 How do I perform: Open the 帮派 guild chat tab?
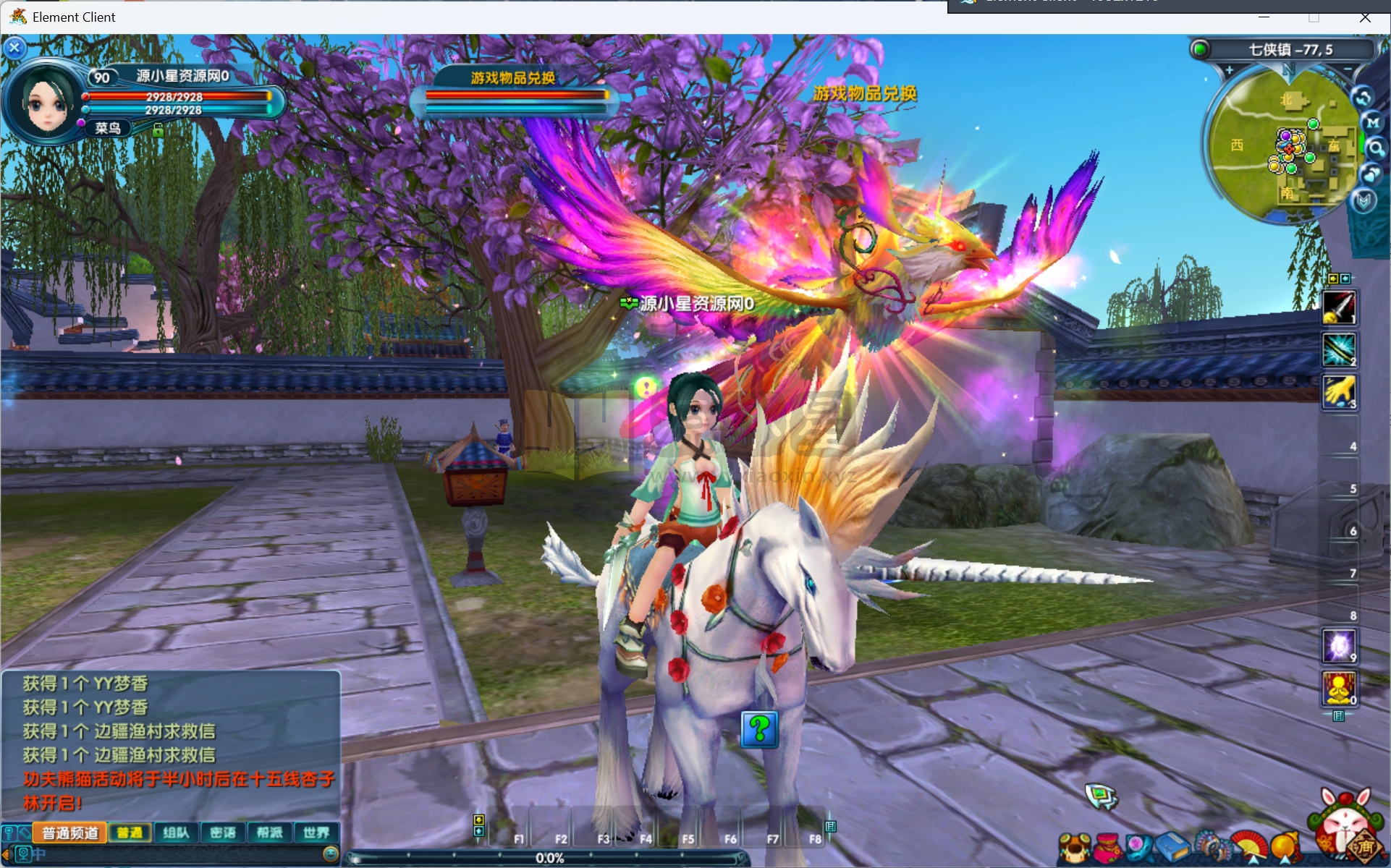269,833
